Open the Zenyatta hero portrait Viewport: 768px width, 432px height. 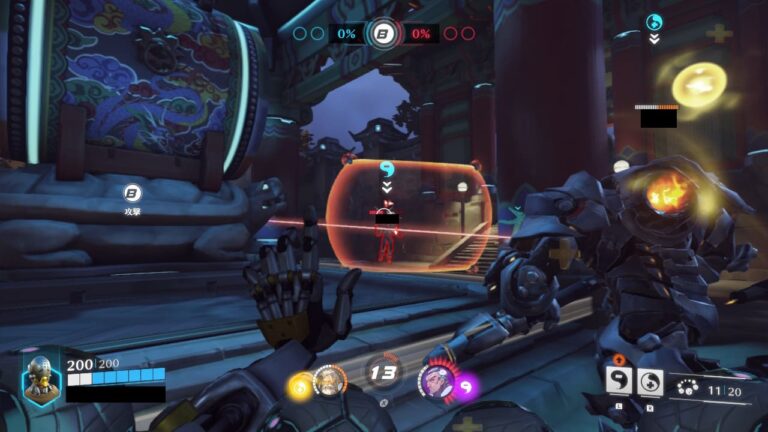pyautogui.click(x=42, y=379)
